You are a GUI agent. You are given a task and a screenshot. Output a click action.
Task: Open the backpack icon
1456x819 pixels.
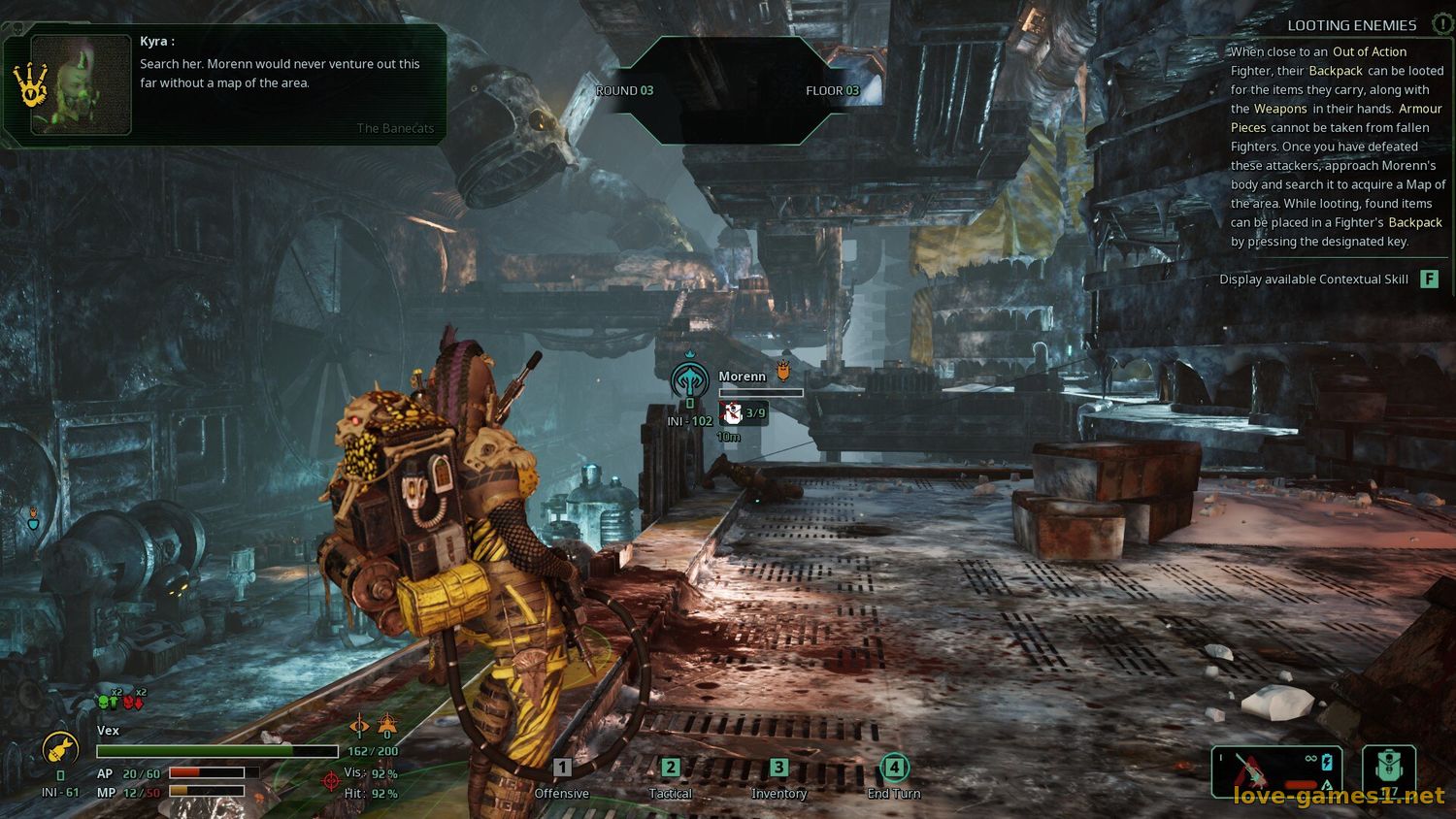[1389, 772]
